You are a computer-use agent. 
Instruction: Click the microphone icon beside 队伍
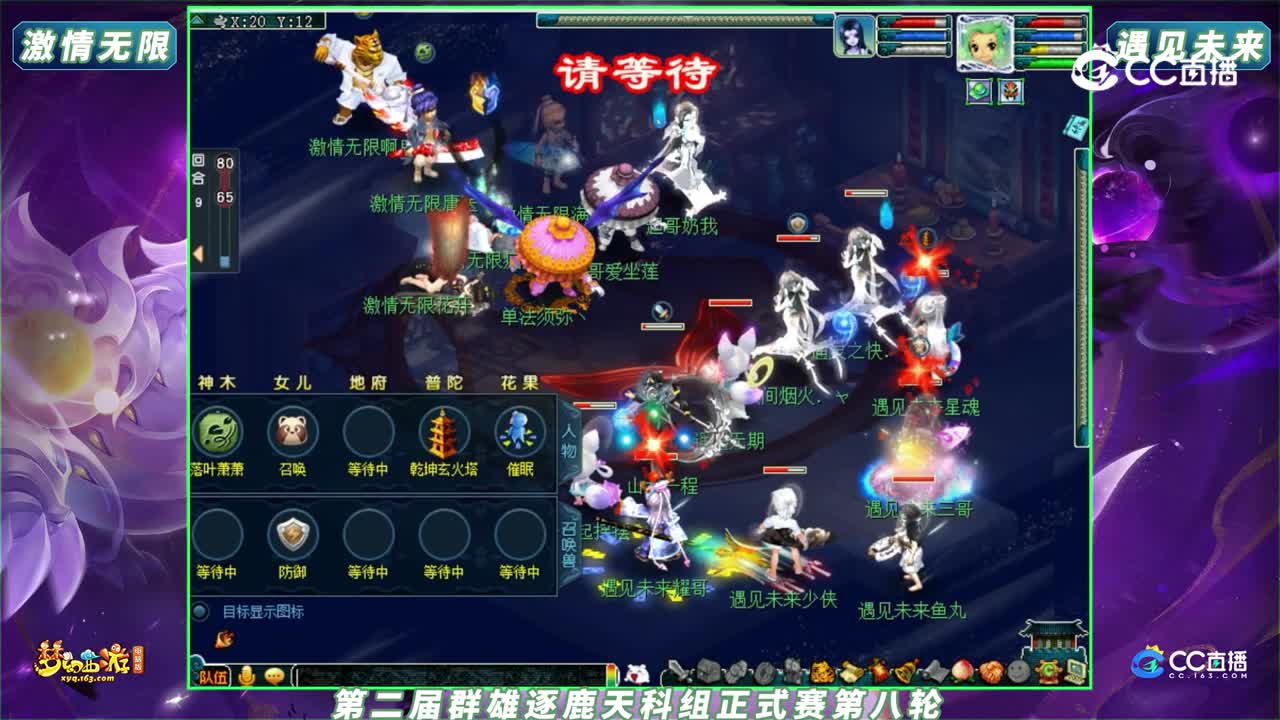point(245,673)
